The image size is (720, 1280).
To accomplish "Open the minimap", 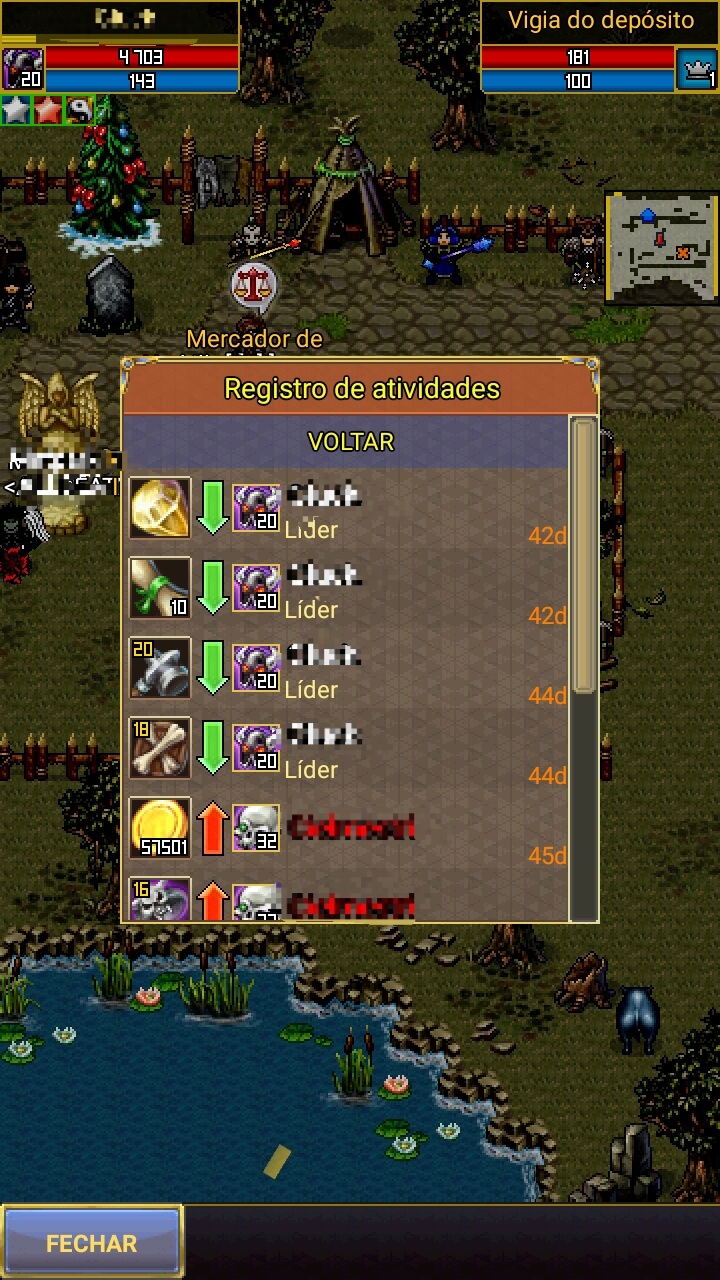I will (661, 248).
